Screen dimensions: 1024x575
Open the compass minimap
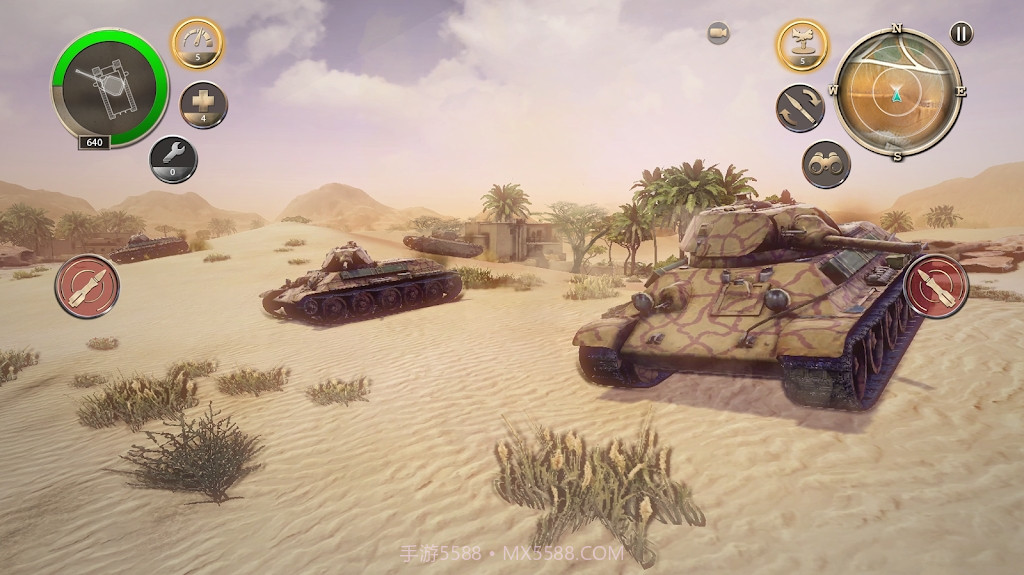pyautogui.click(x=897, y=93)
